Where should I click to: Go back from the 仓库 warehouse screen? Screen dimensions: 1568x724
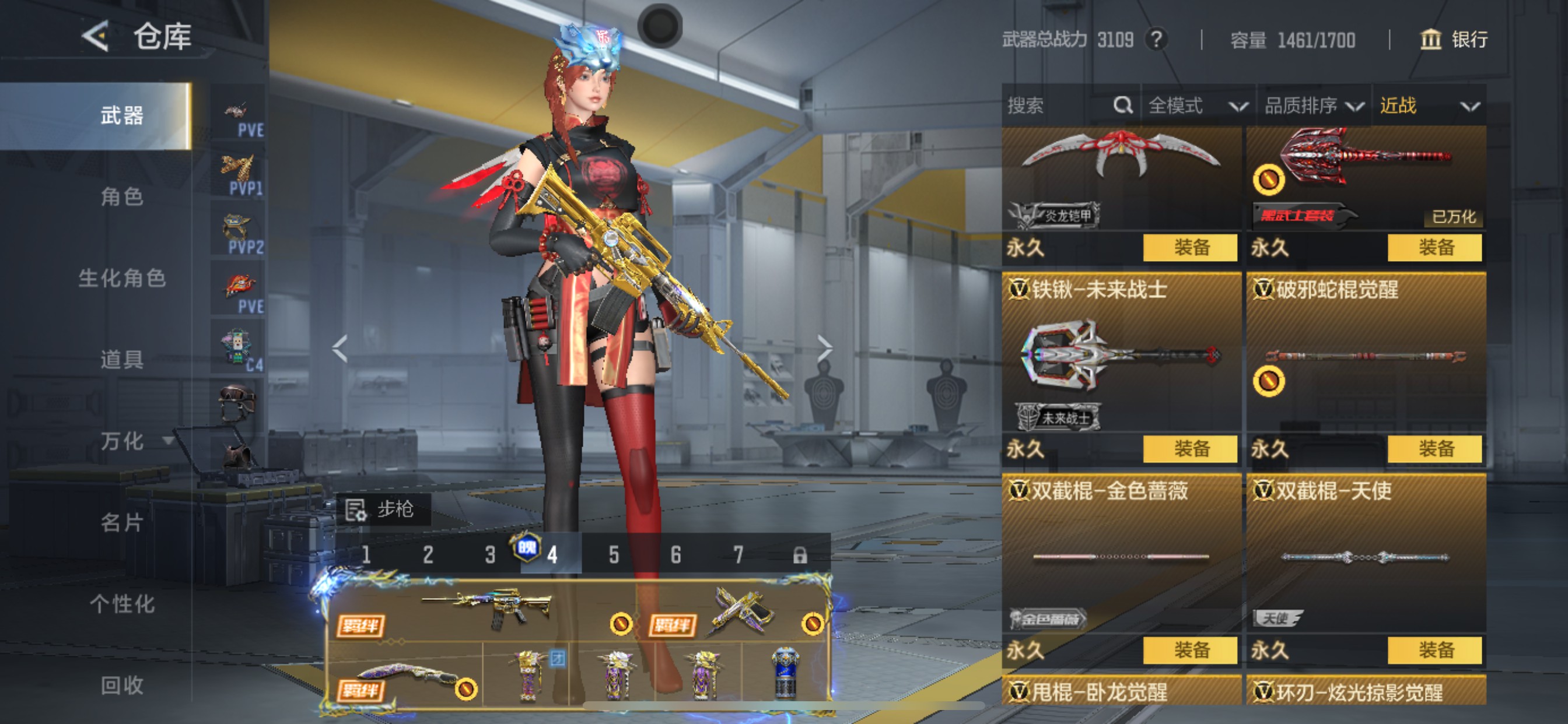[96, 37]
